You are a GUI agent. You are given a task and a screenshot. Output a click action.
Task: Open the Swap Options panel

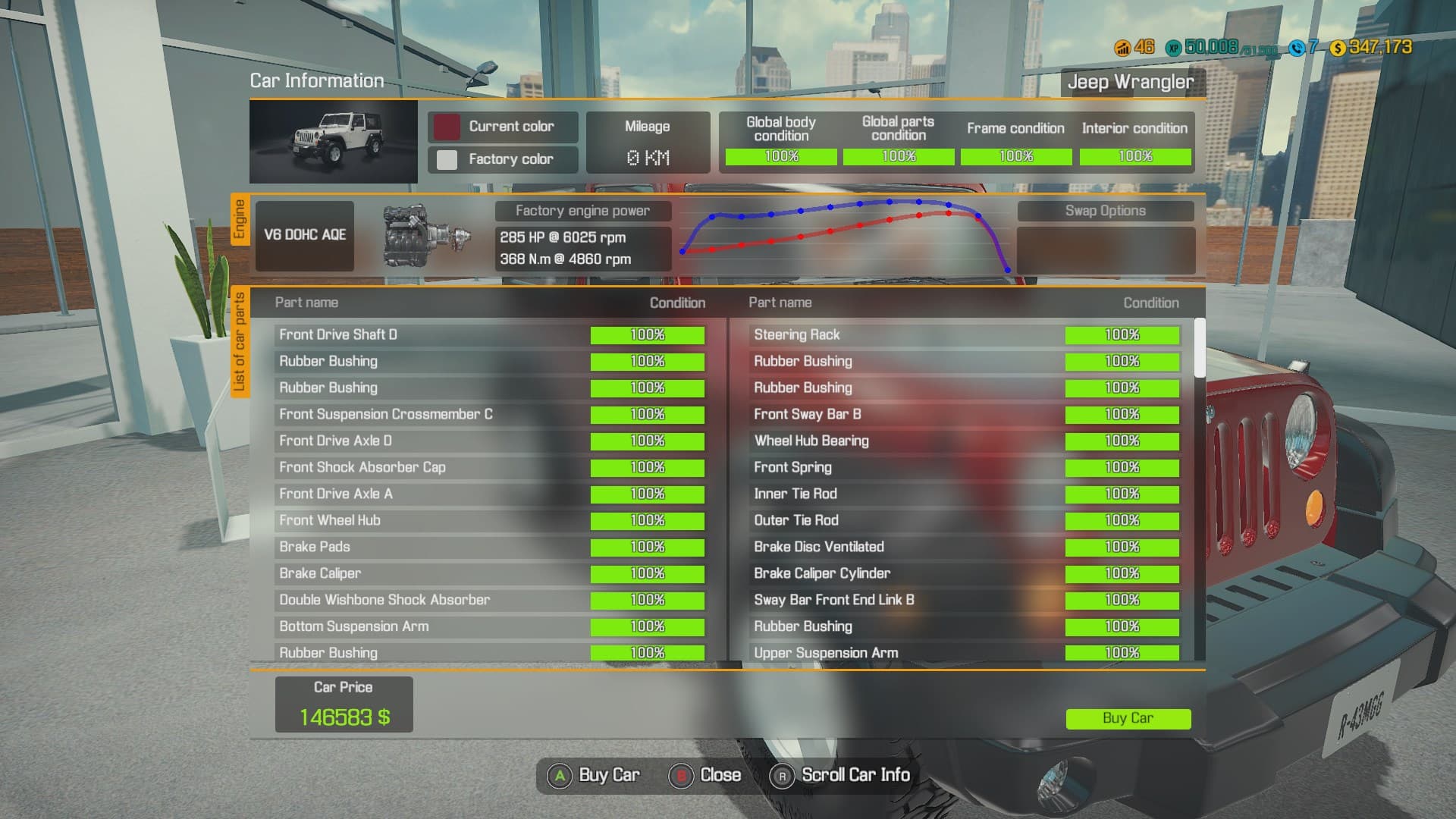(1106, 211)
